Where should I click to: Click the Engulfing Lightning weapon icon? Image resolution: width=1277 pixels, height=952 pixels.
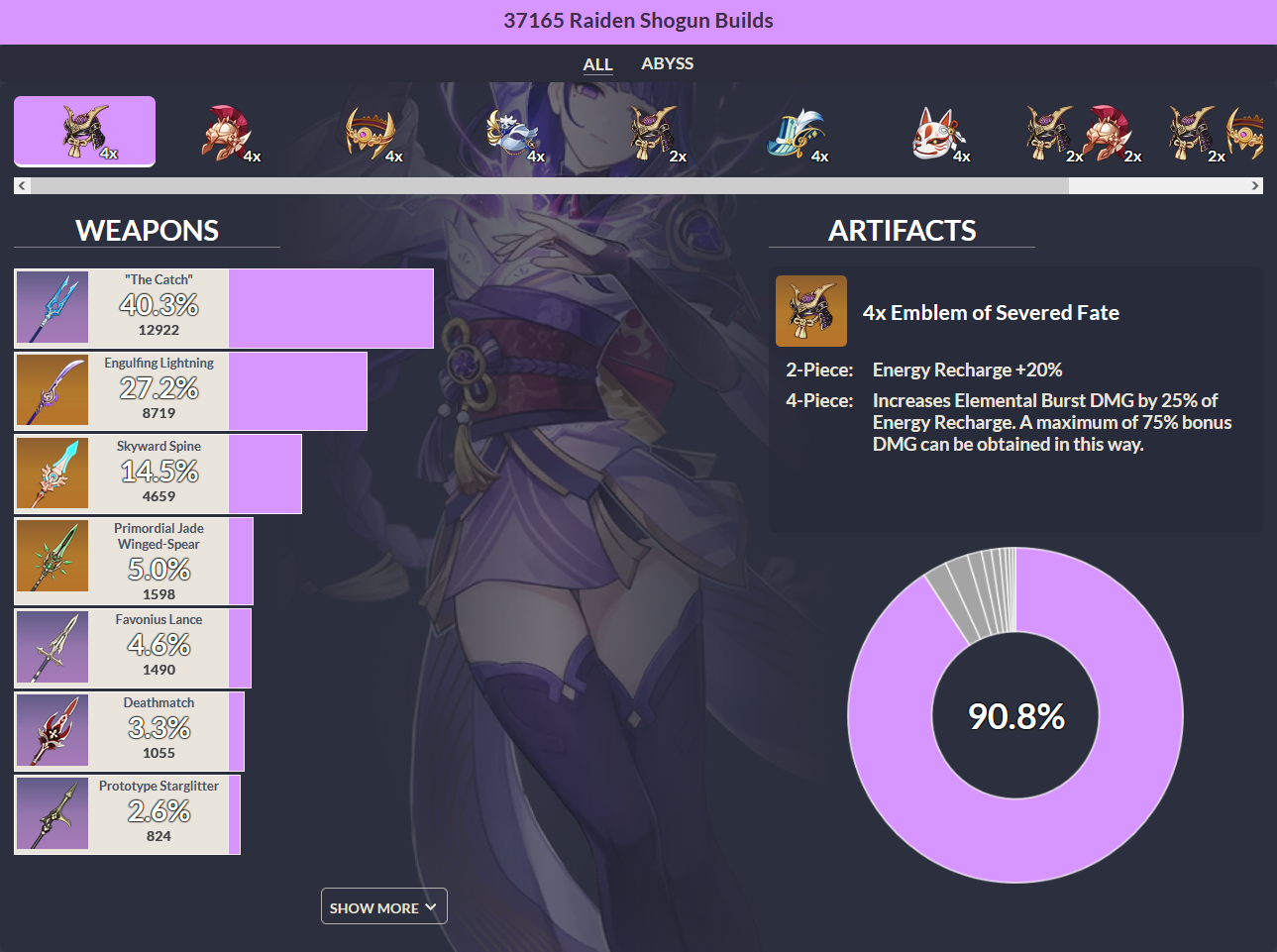point(52,390)
